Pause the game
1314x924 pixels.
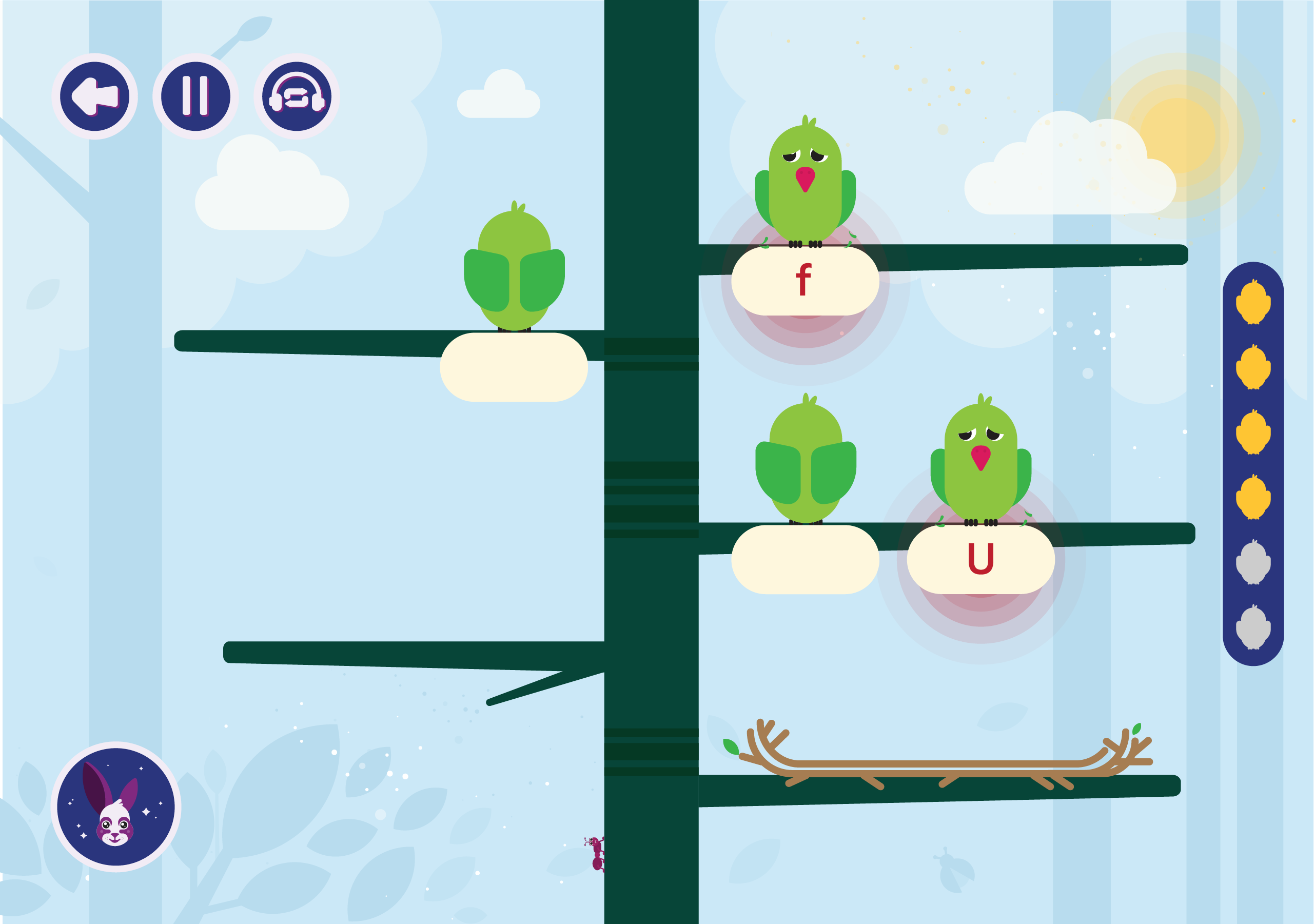(195, 96)
